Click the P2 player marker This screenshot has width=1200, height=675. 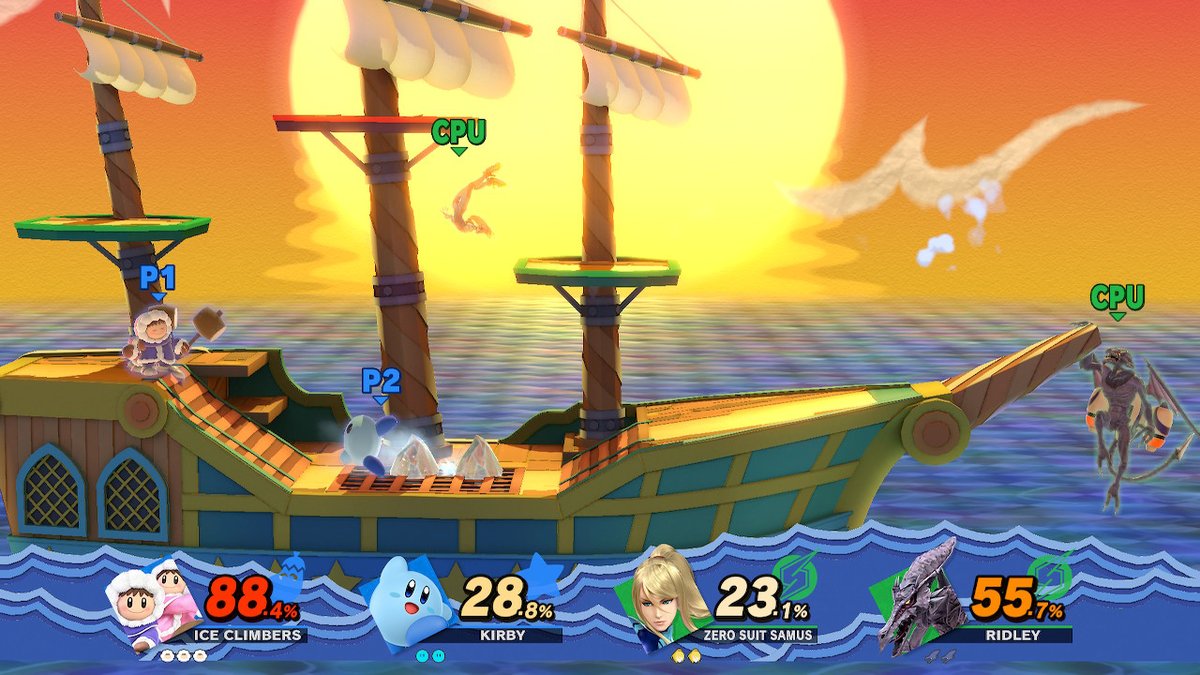pyautogui.click(x=380, y=382)
